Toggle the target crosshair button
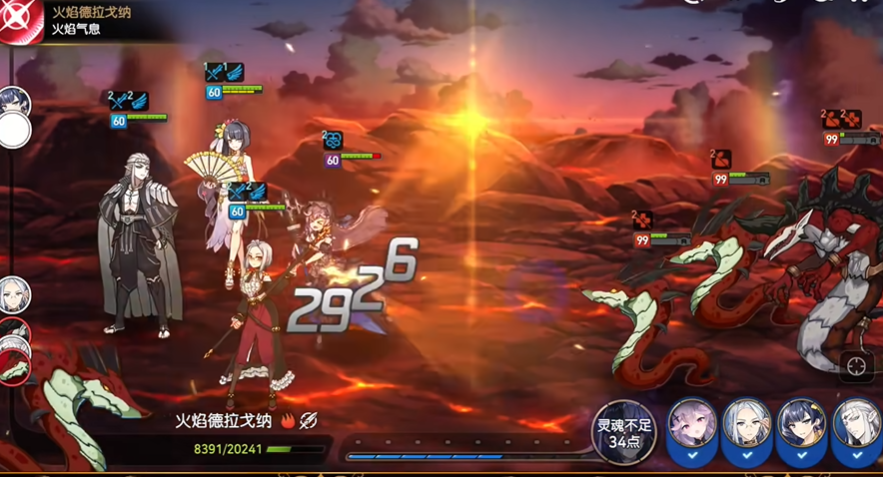The width and height of the screenshot is (883, 477). click(857, 367)
